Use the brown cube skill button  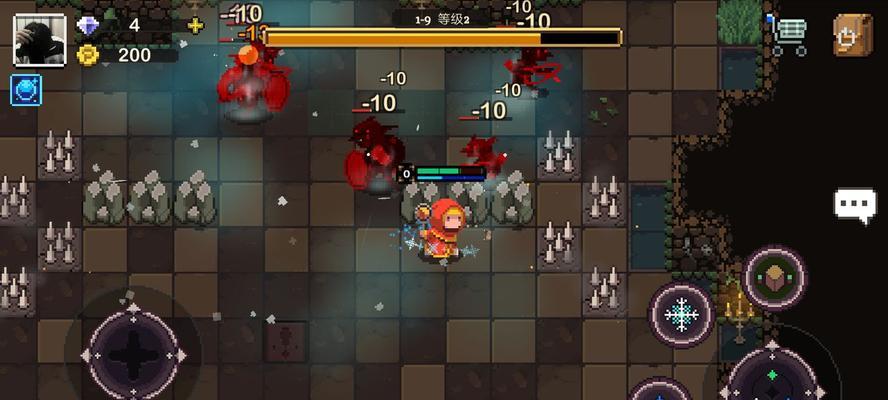(775, 277)
